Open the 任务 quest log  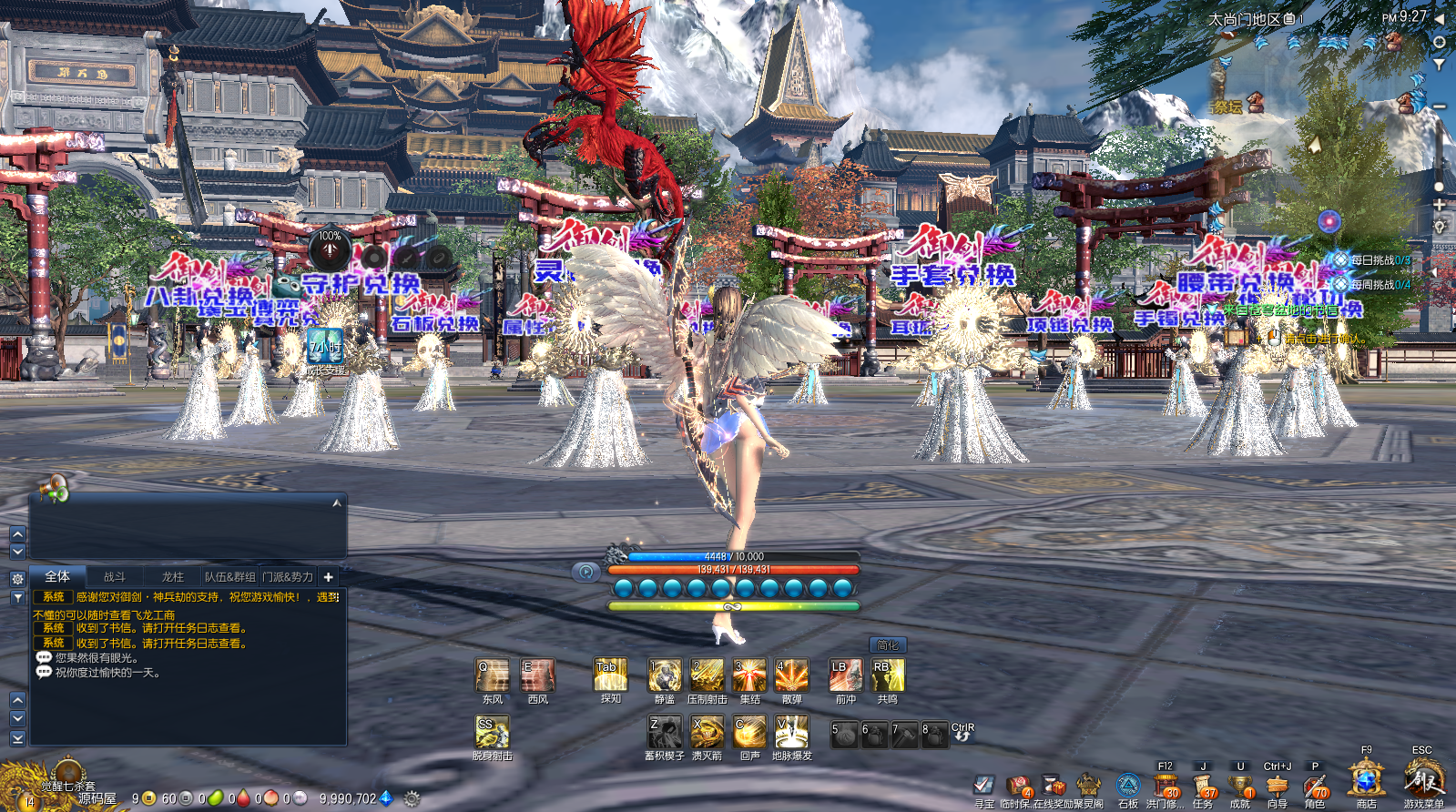coord(1203,787)
